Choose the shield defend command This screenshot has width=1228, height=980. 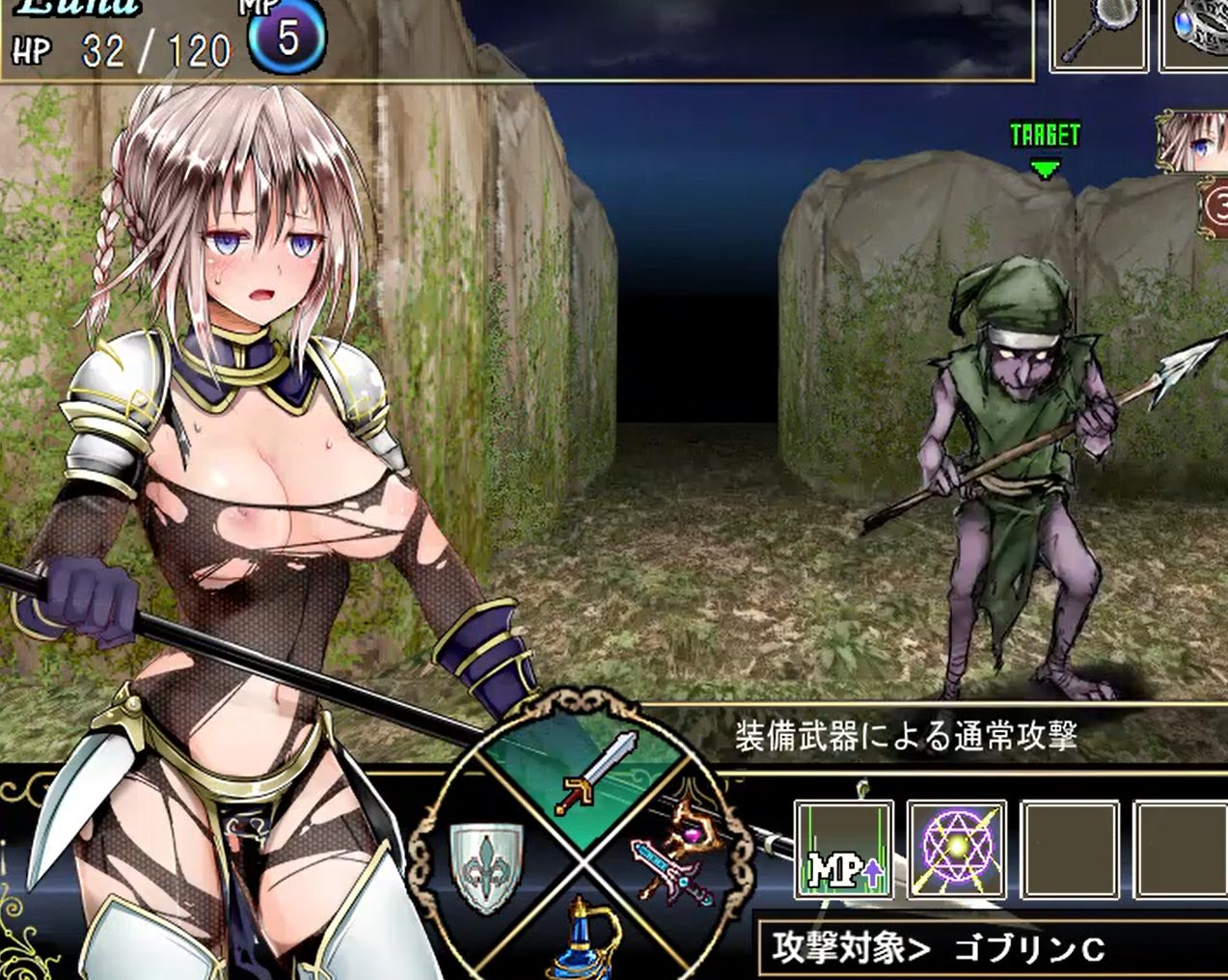pyautogui.click(x=488, y=865)
